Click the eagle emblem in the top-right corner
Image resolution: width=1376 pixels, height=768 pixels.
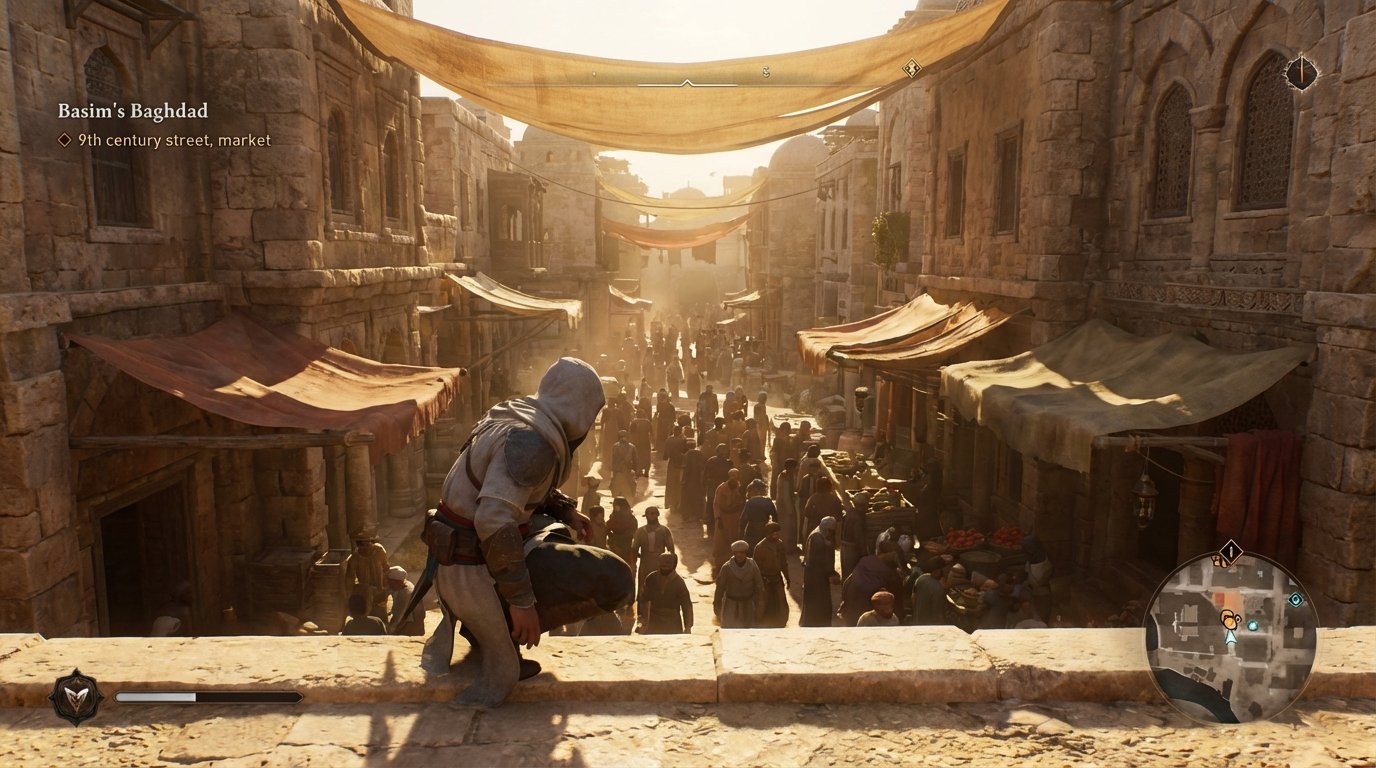coord(1301,72)
